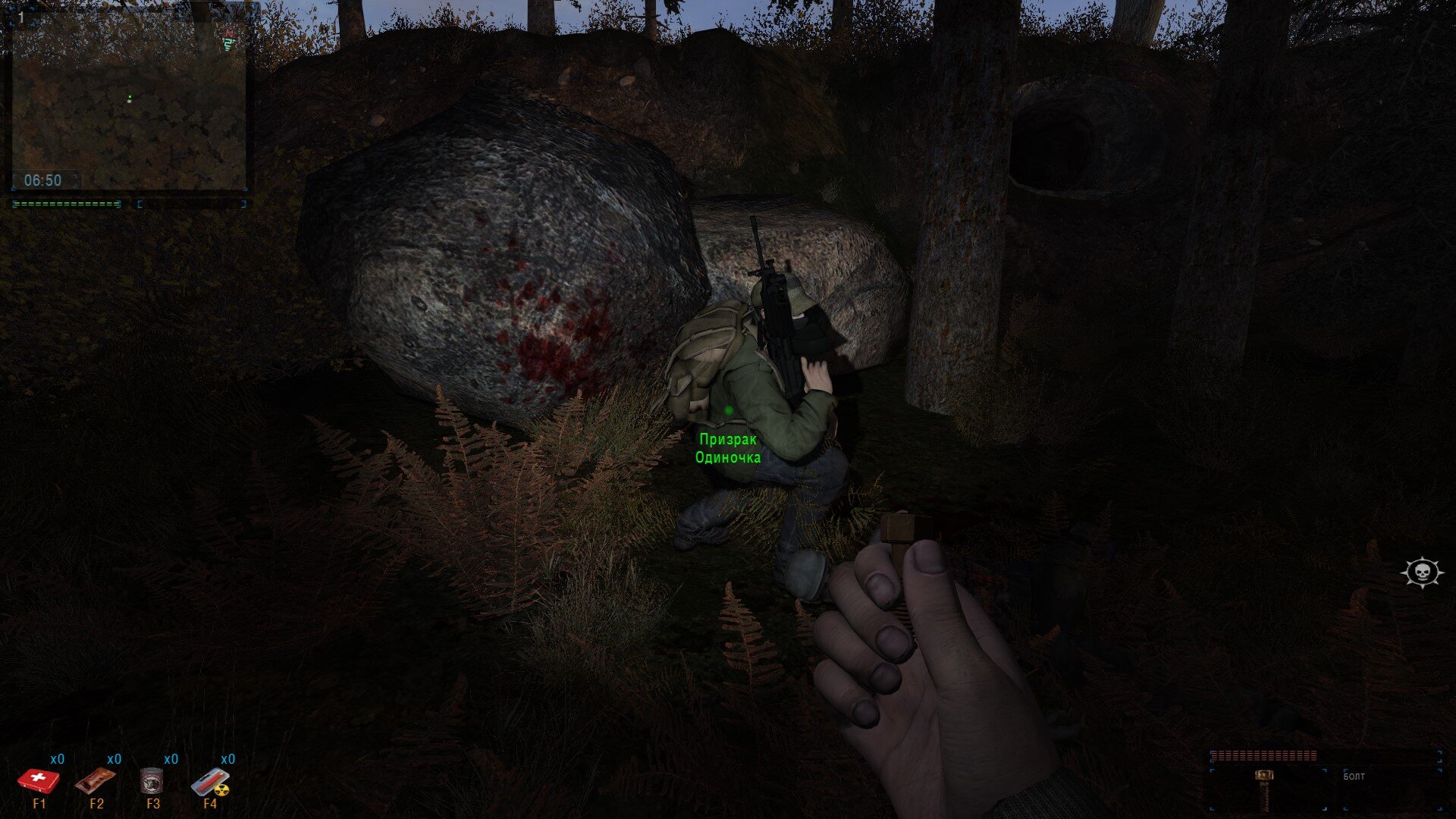Select the F2 quick slot item

click(x=96, y=780)
